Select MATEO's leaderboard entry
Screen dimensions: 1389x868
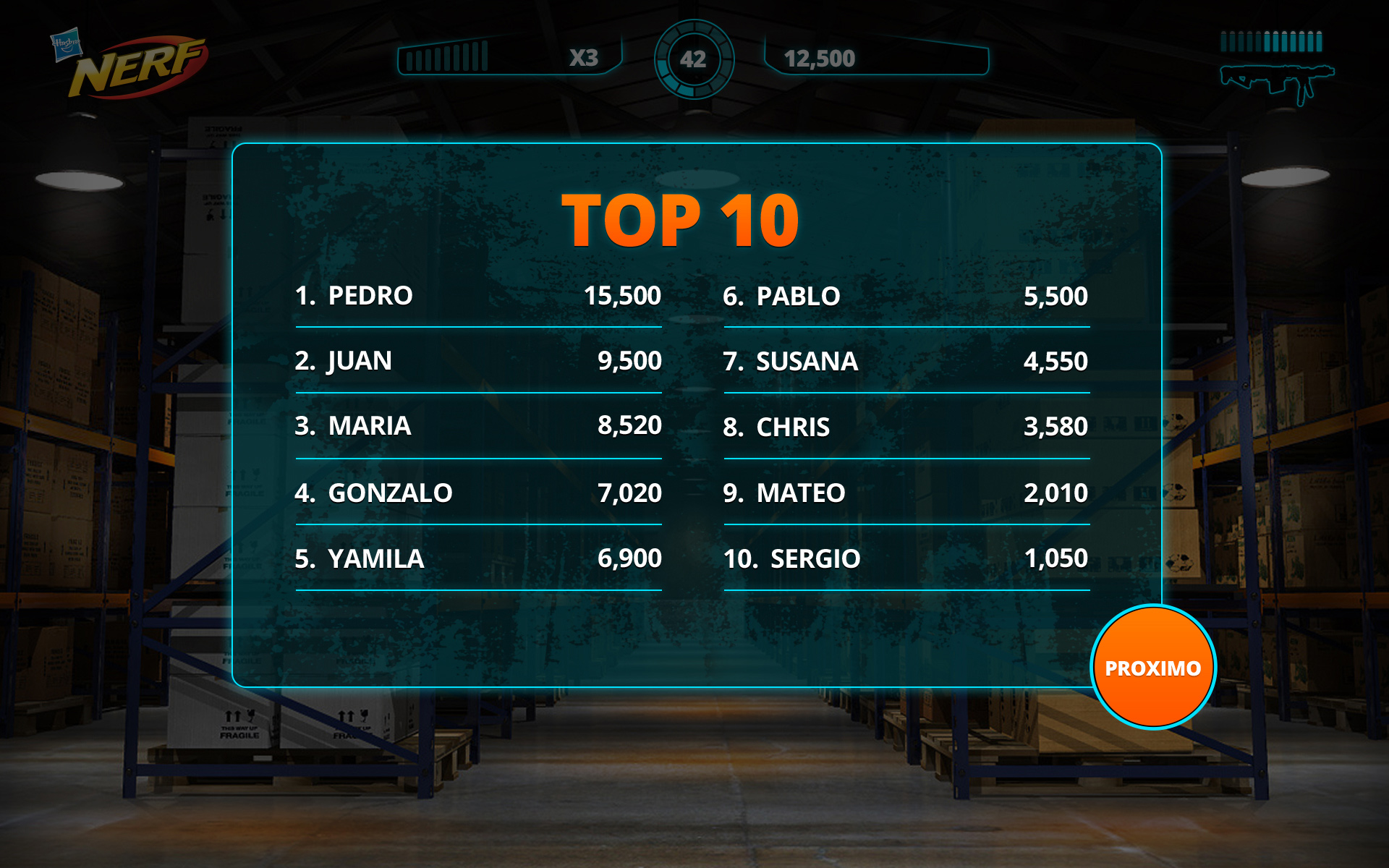(x=906, y=493)
